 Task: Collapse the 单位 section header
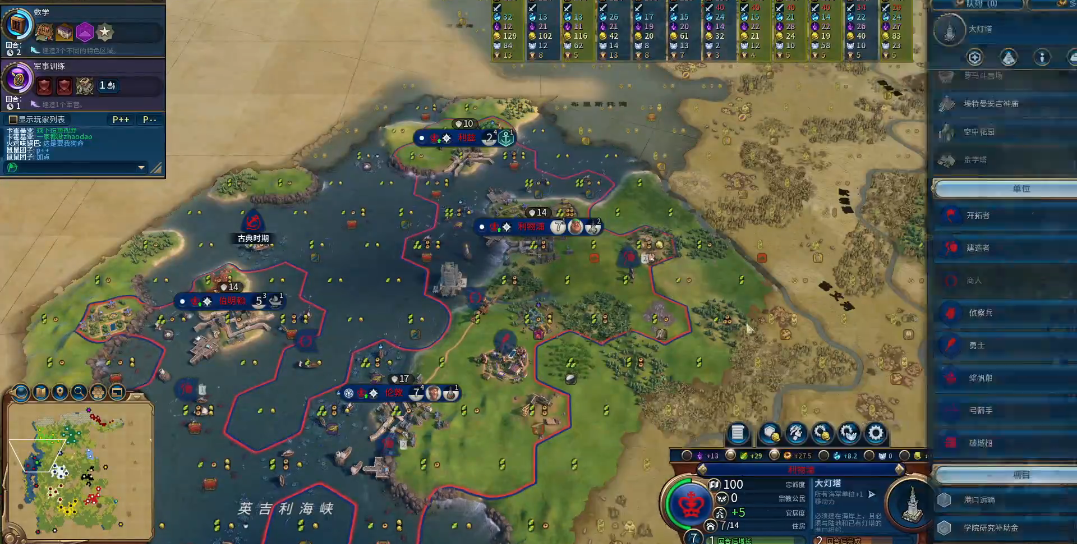[1003, 188]
